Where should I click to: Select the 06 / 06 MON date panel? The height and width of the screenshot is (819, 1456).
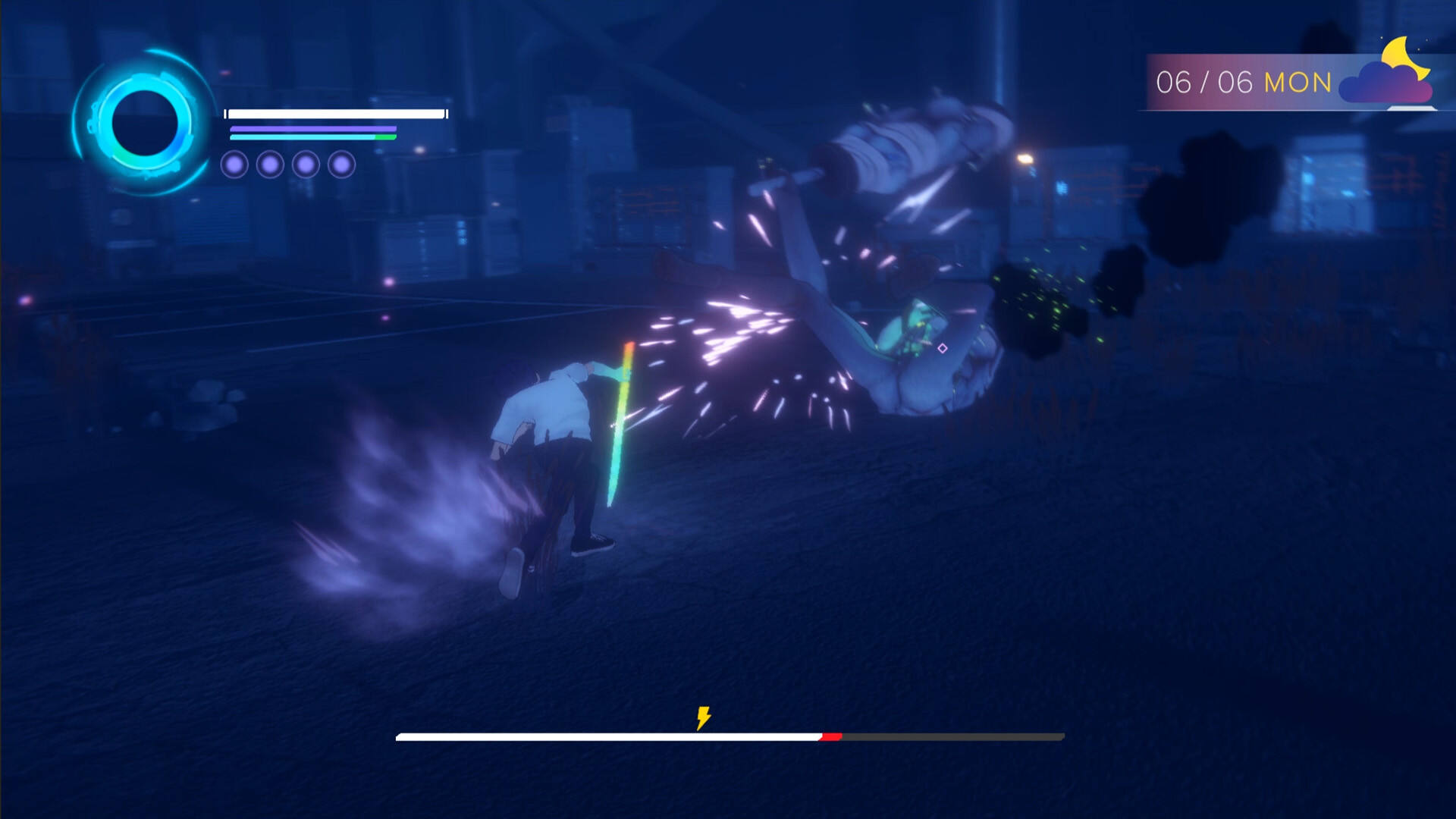pyautogui.click(x=1243, y=83)
